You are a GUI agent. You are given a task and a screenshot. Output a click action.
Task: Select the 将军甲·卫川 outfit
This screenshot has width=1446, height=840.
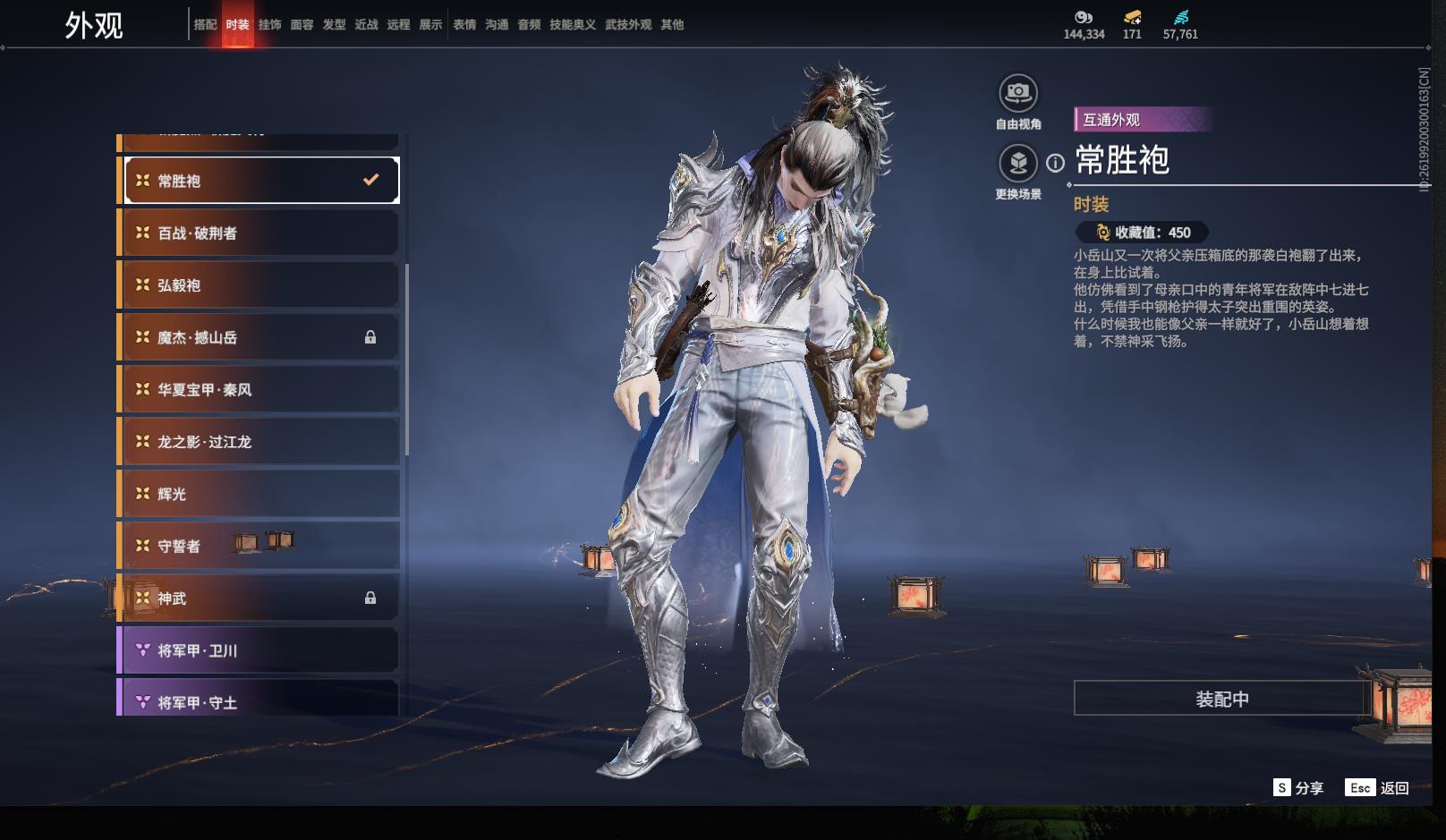259,650
